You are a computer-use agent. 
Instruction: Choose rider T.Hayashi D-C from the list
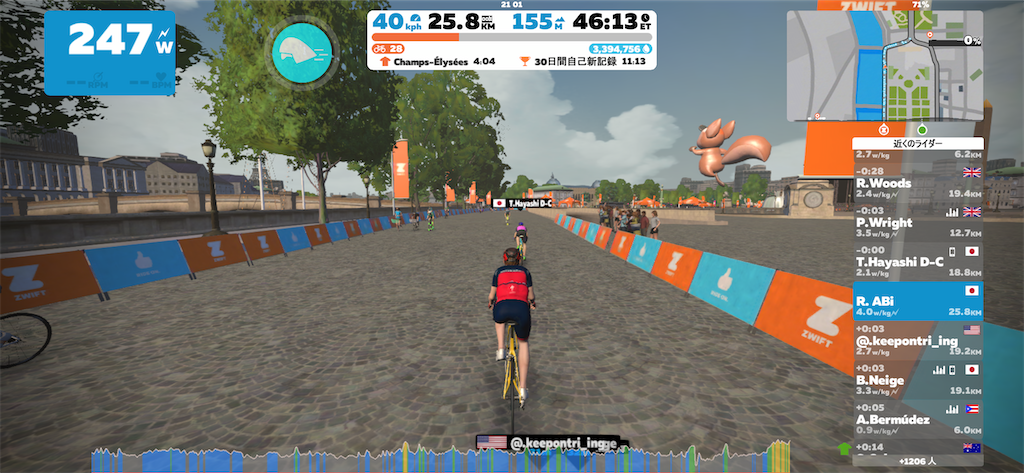pos(918,263)
